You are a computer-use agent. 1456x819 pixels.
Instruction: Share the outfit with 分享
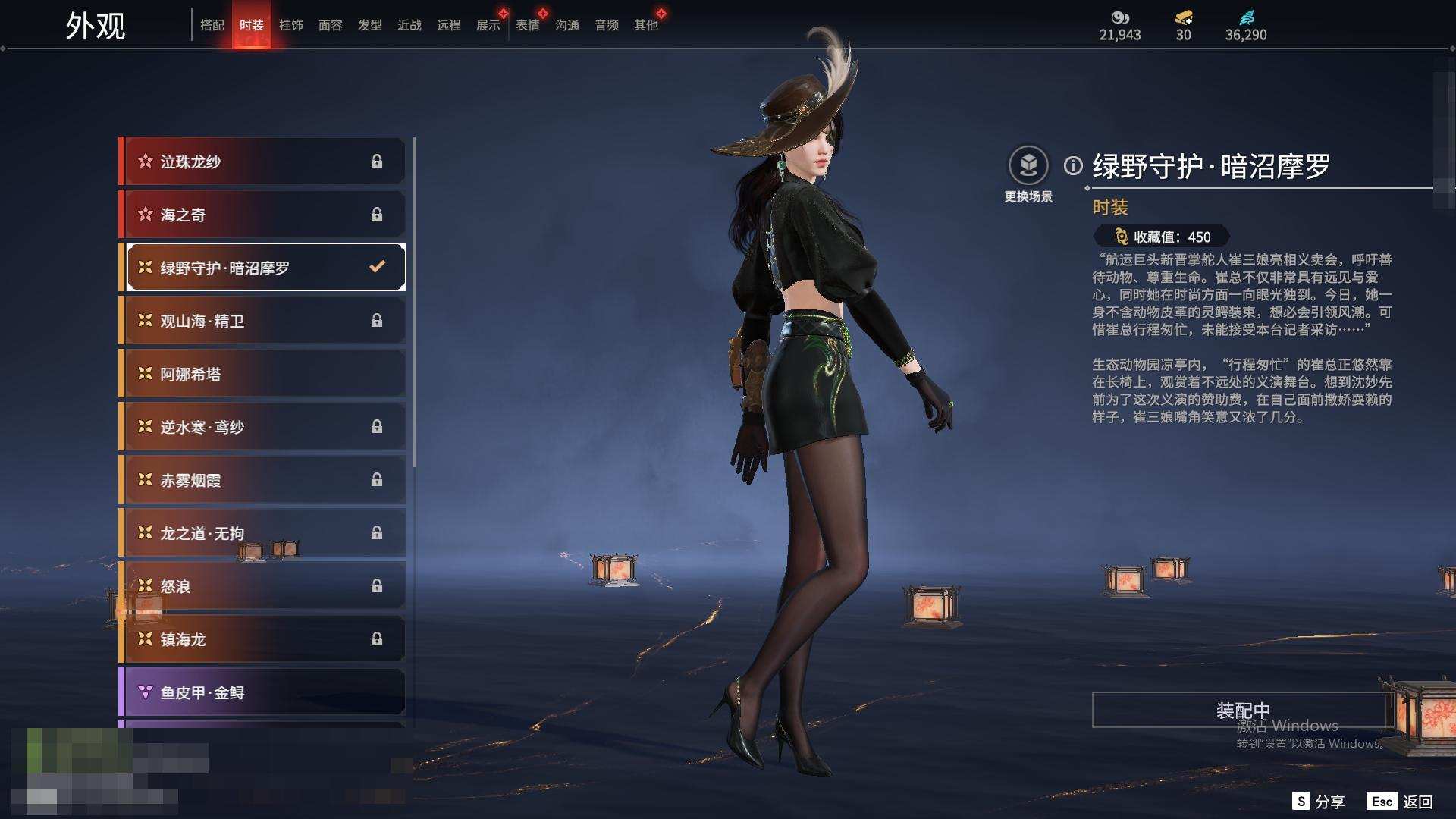1319,802
